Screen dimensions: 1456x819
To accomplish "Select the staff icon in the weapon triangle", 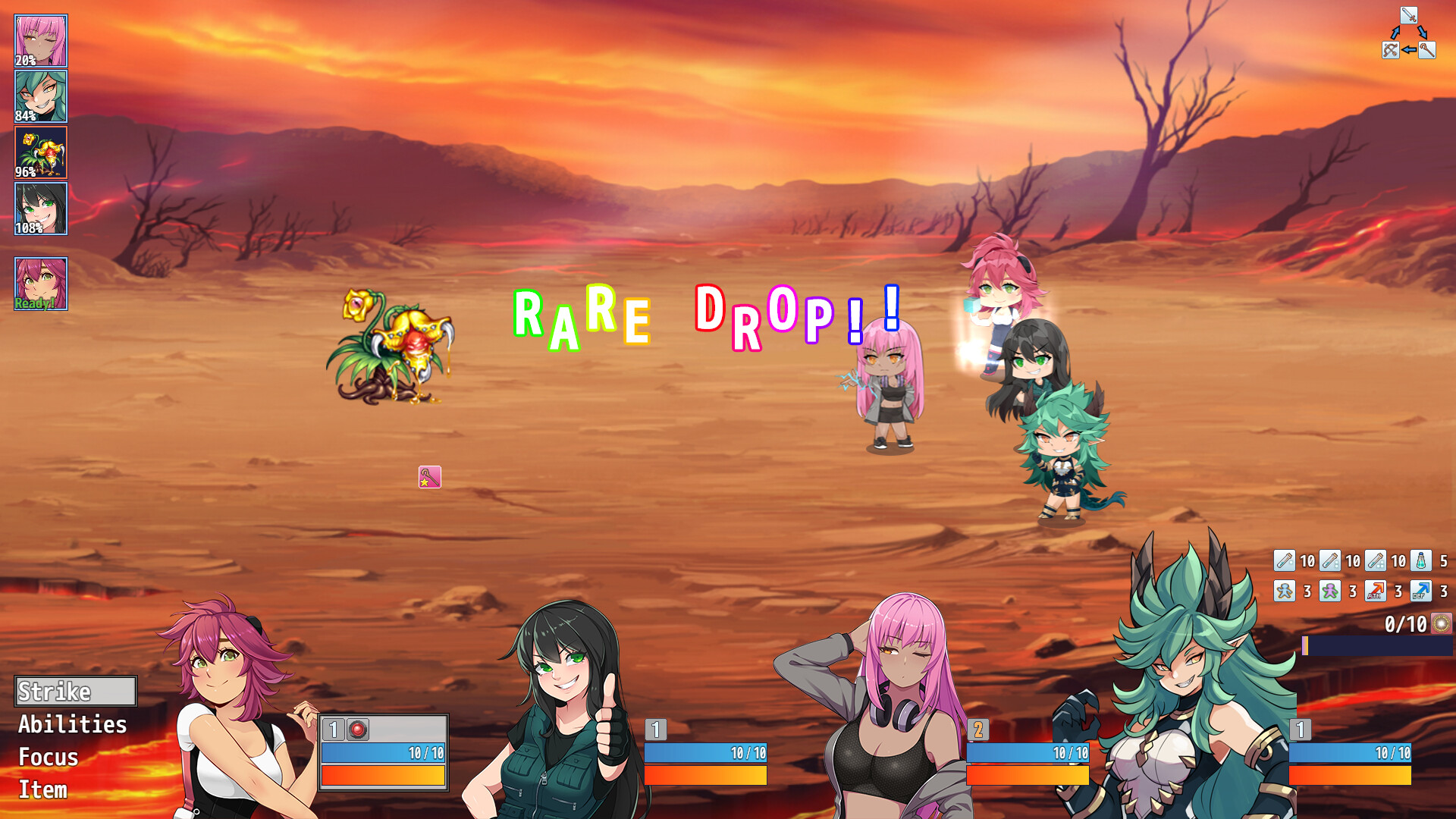I will click(1427, 50).
